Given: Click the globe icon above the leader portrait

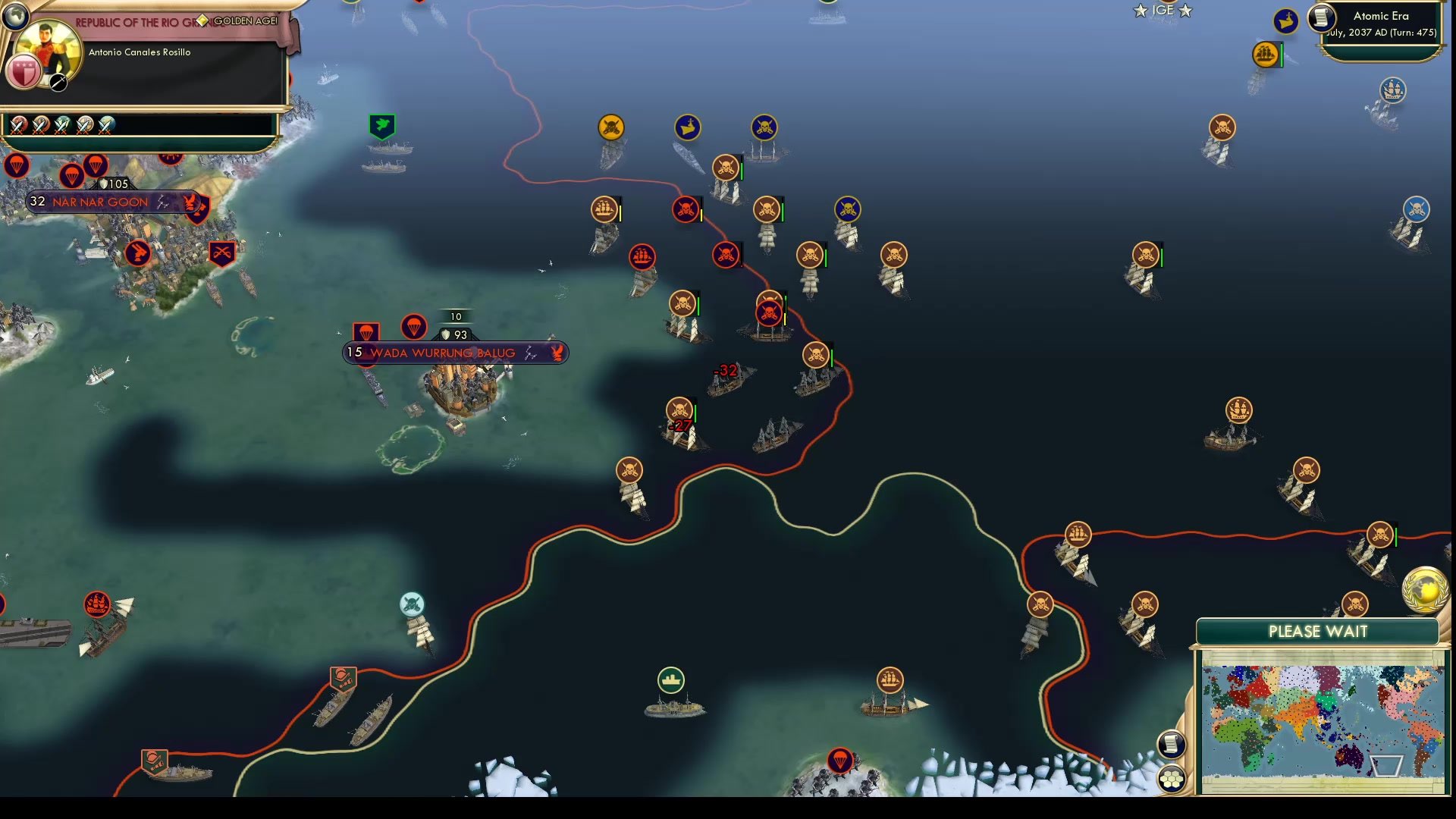Looking at the screenshot, I should [15, 15].
